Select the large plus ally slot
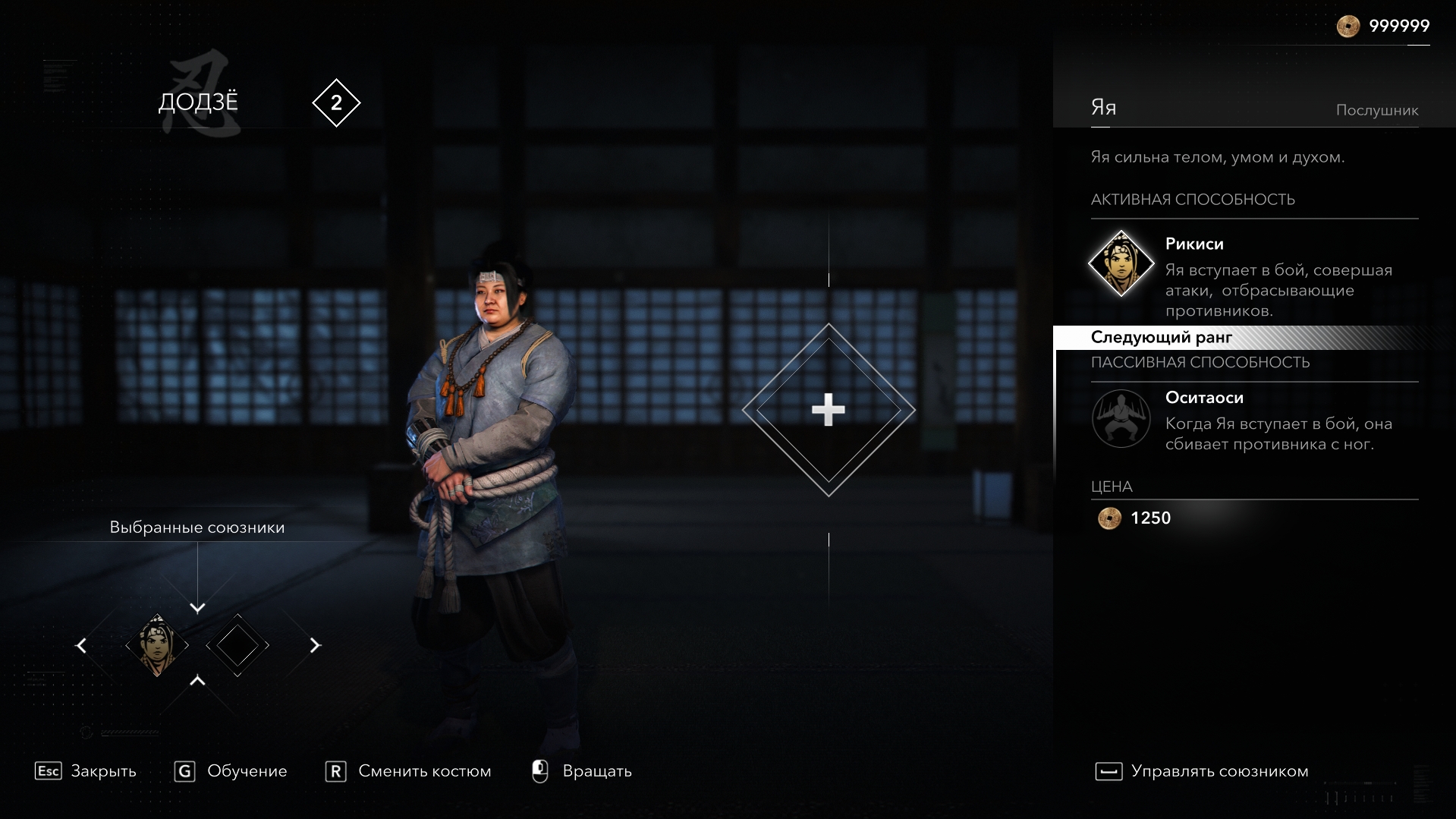 click(x=828, y=410)
